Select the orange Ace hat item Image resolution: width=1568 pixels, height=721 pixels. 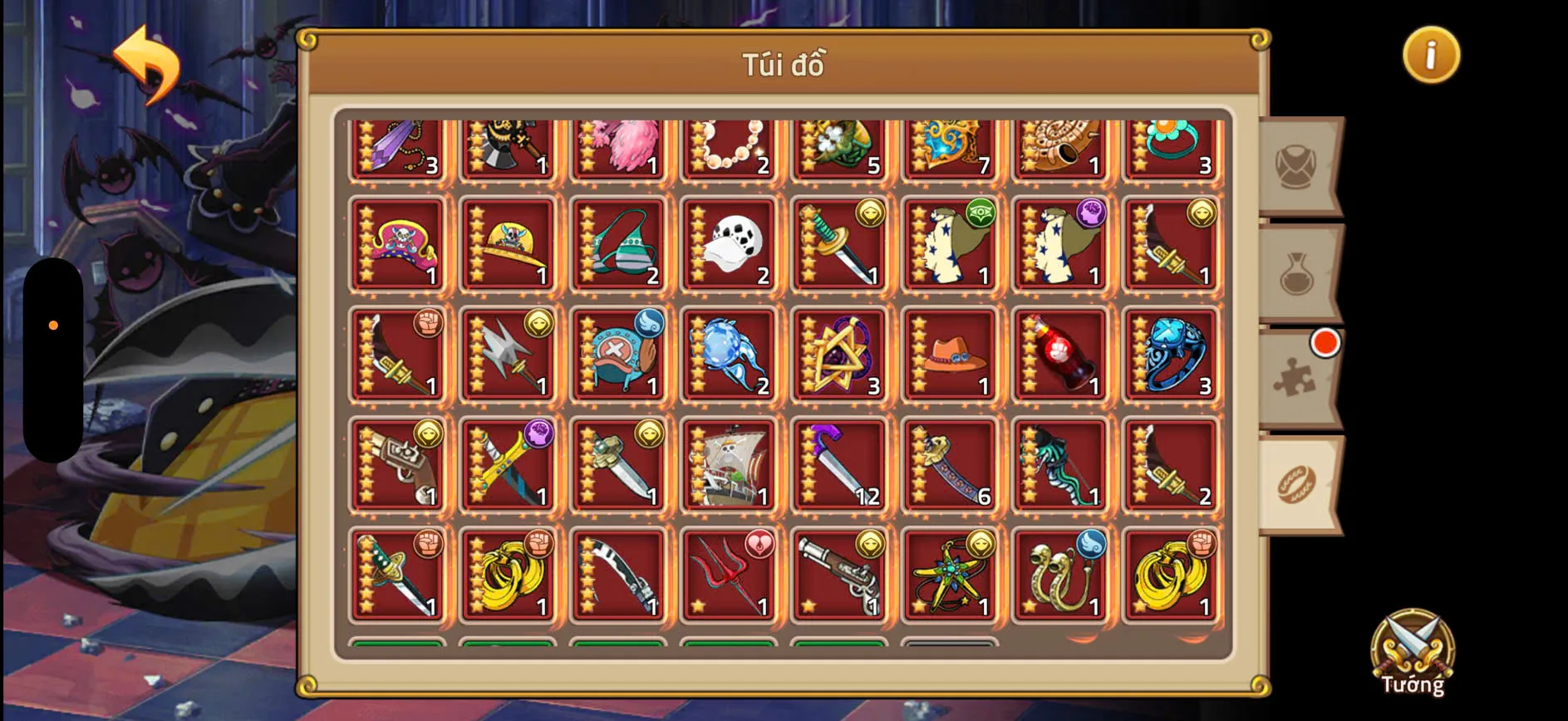pos(949,356)
